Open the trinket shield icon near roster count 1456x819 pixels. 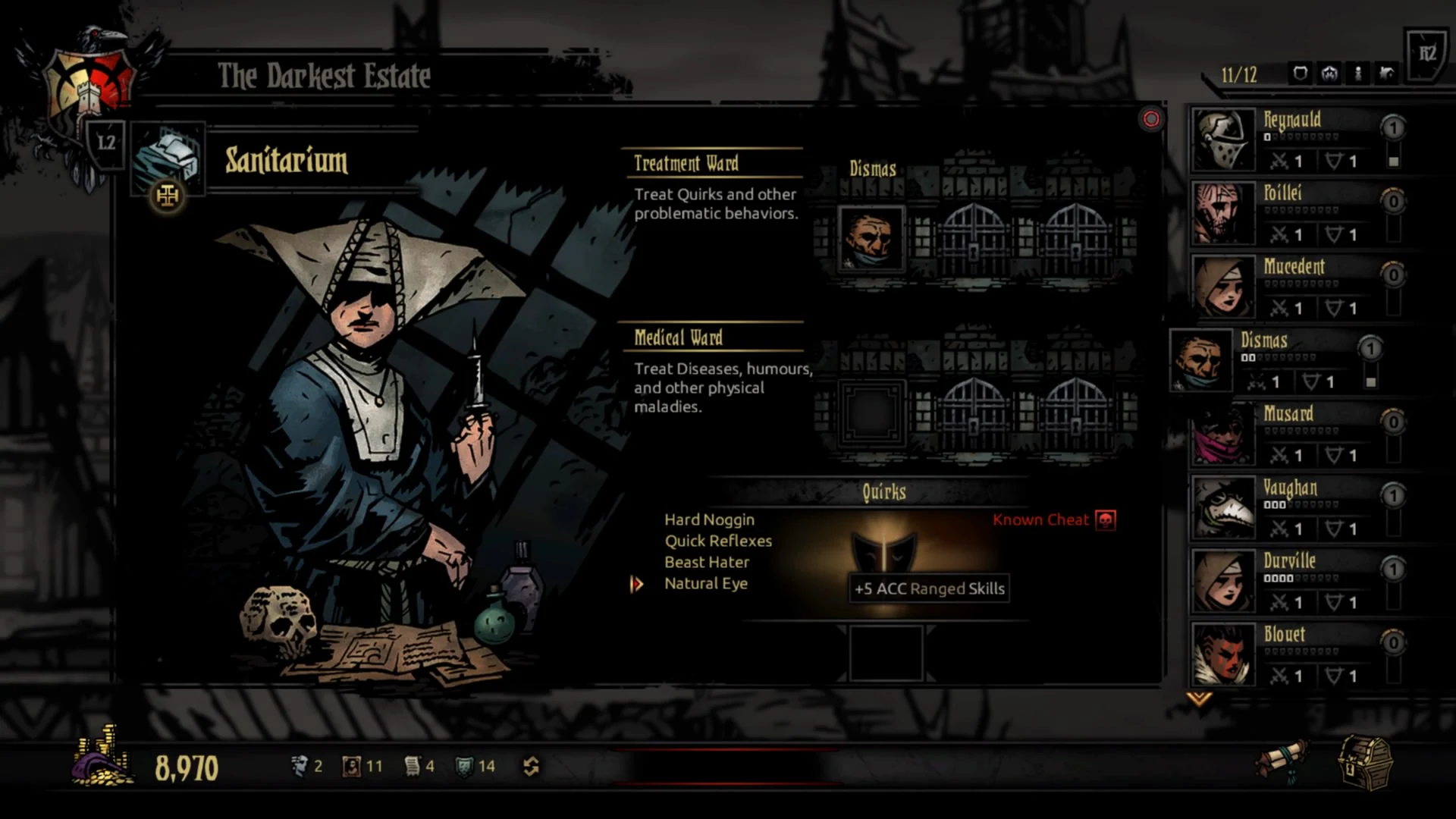click(1299, 74)
